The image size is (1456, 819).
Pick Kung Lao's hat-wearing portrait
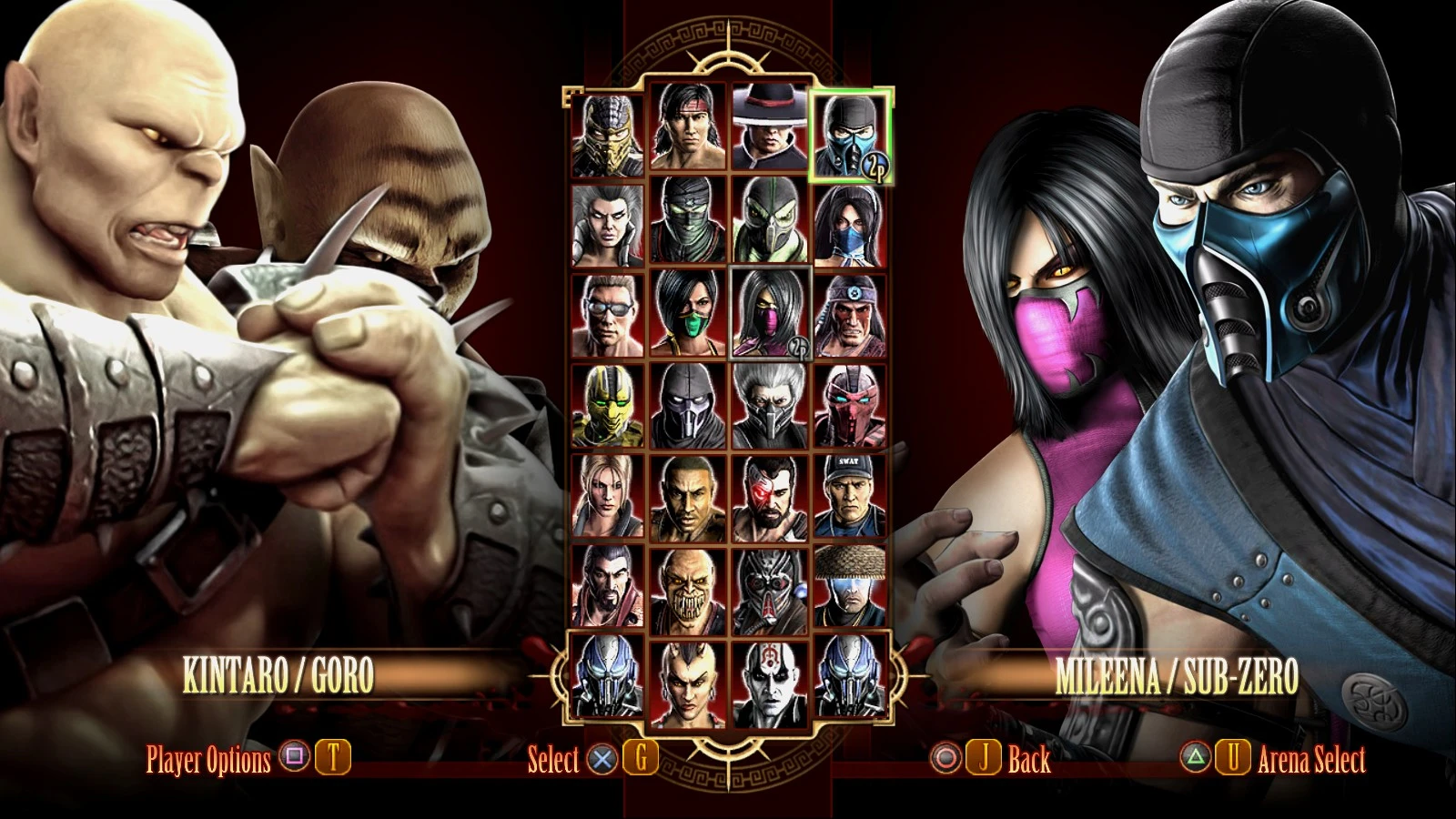point(770,132)
